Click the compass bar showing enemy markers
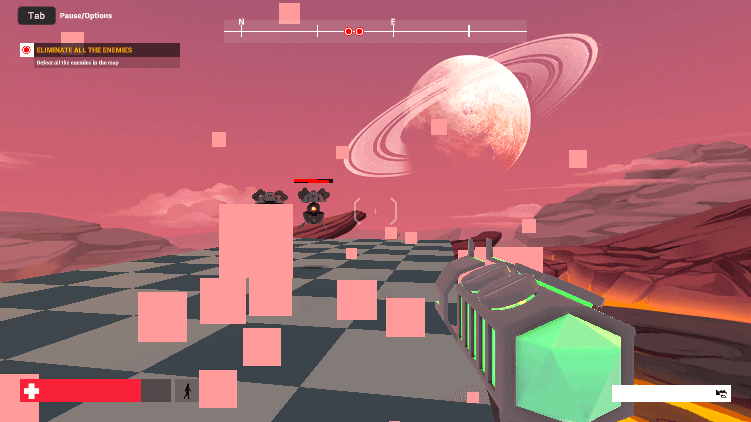The width and height of the screenshot is (751, 422). click(x=375, y=32)
